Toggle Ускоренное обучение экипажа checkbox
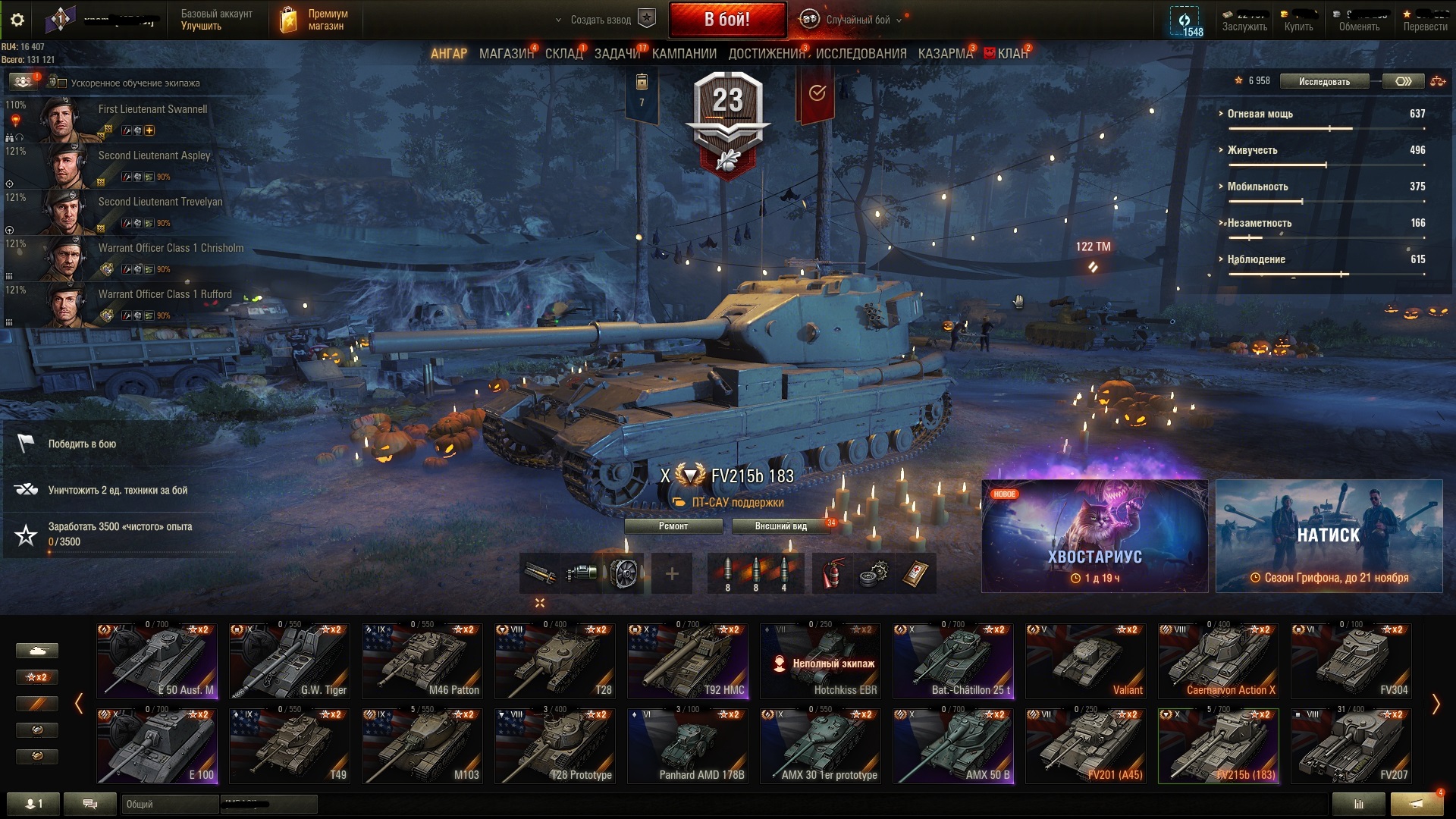 [x=63, y=83]
